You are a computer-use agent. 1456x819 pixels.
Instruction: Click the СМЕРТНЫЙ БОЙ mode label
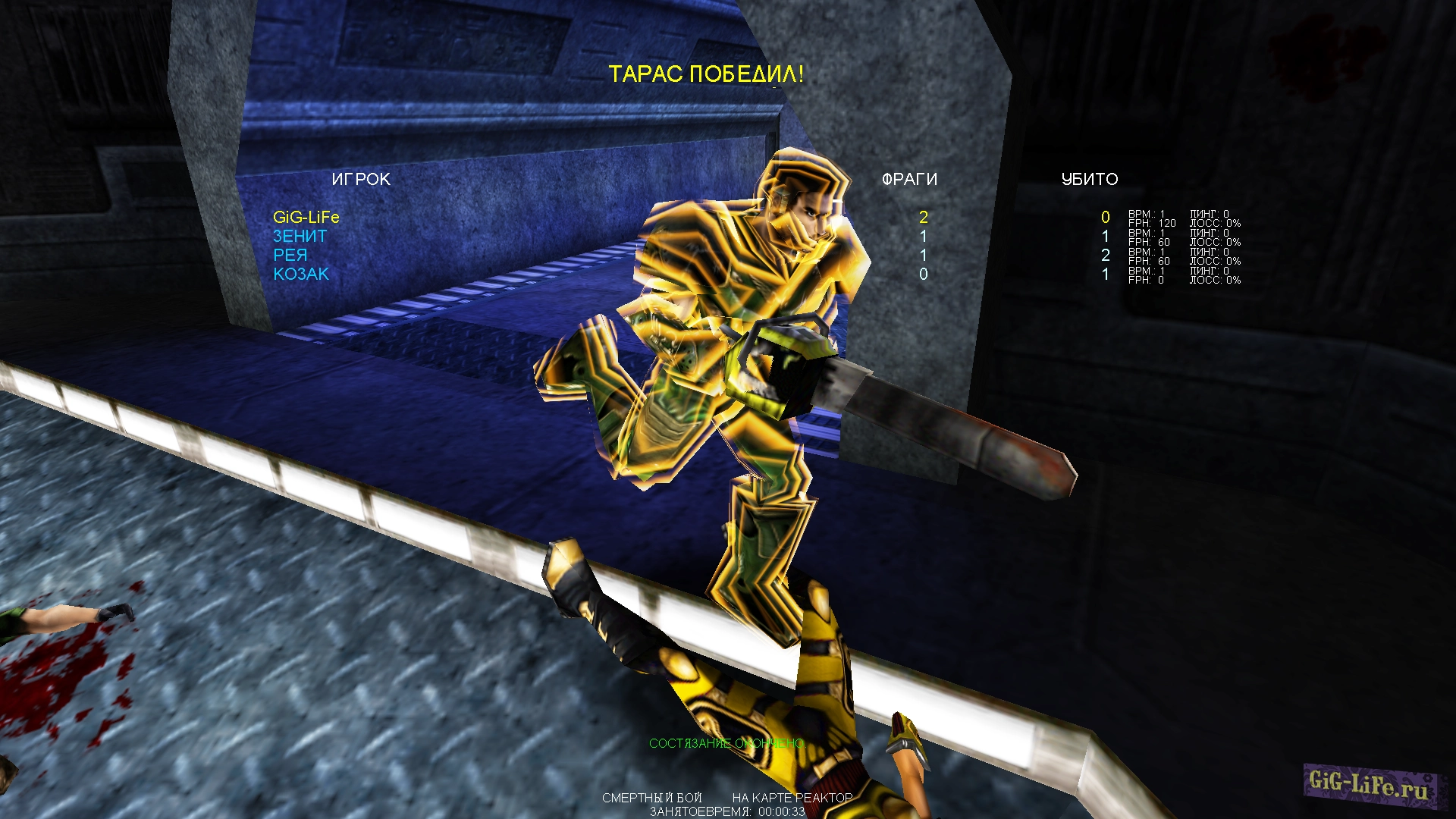pos(654,799)
